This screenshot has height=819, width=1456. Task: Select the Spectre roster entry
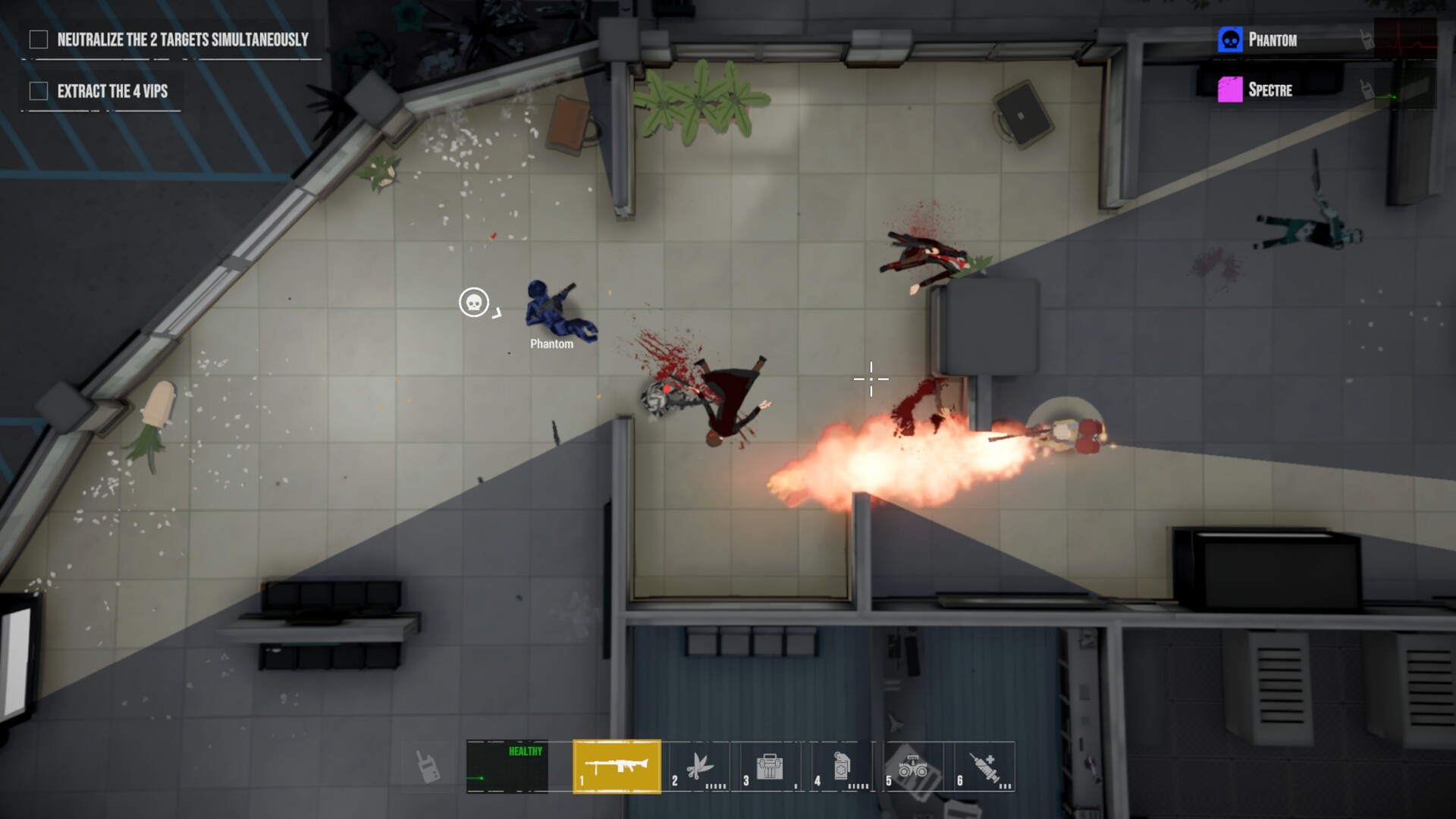[x=1272, y=90]
